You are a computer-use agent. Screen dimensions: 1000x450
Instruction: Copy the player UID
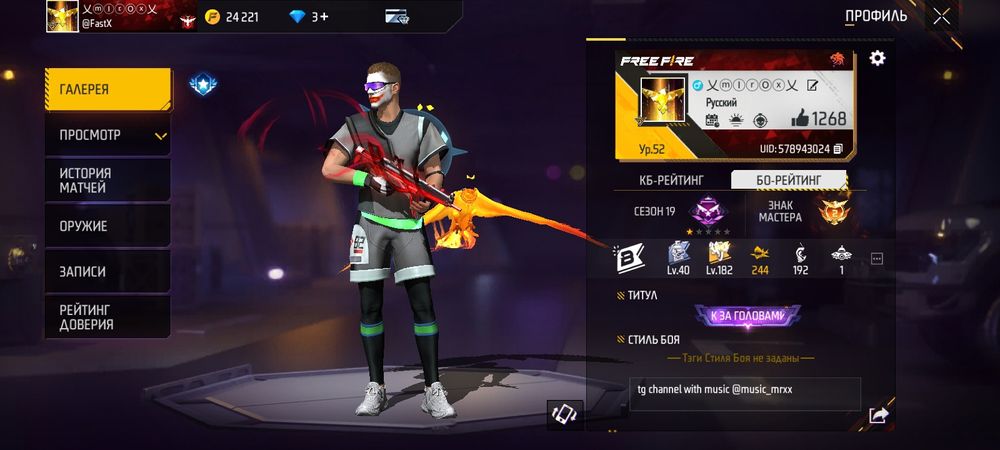pos(838,149)
